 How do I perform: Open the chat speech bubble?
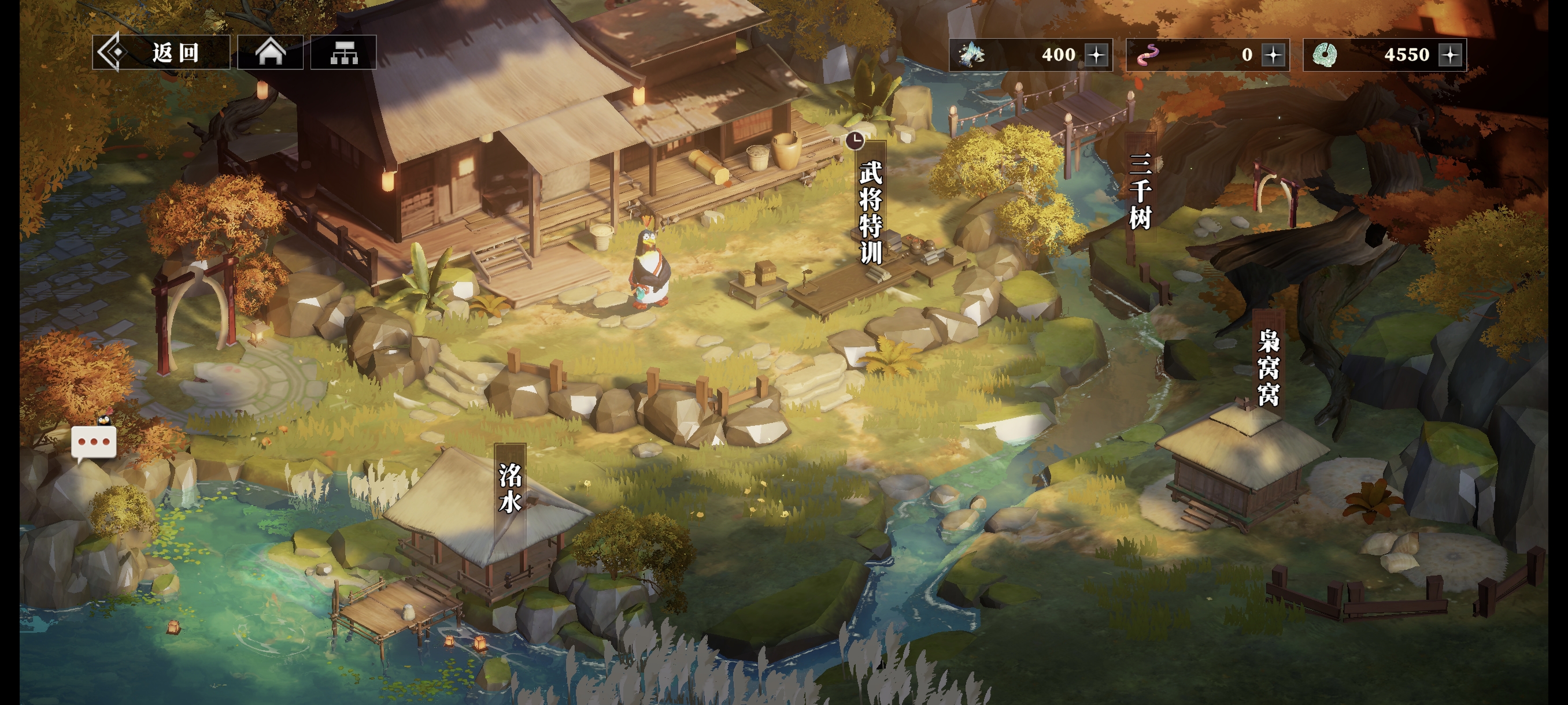(x=94, y=442)
